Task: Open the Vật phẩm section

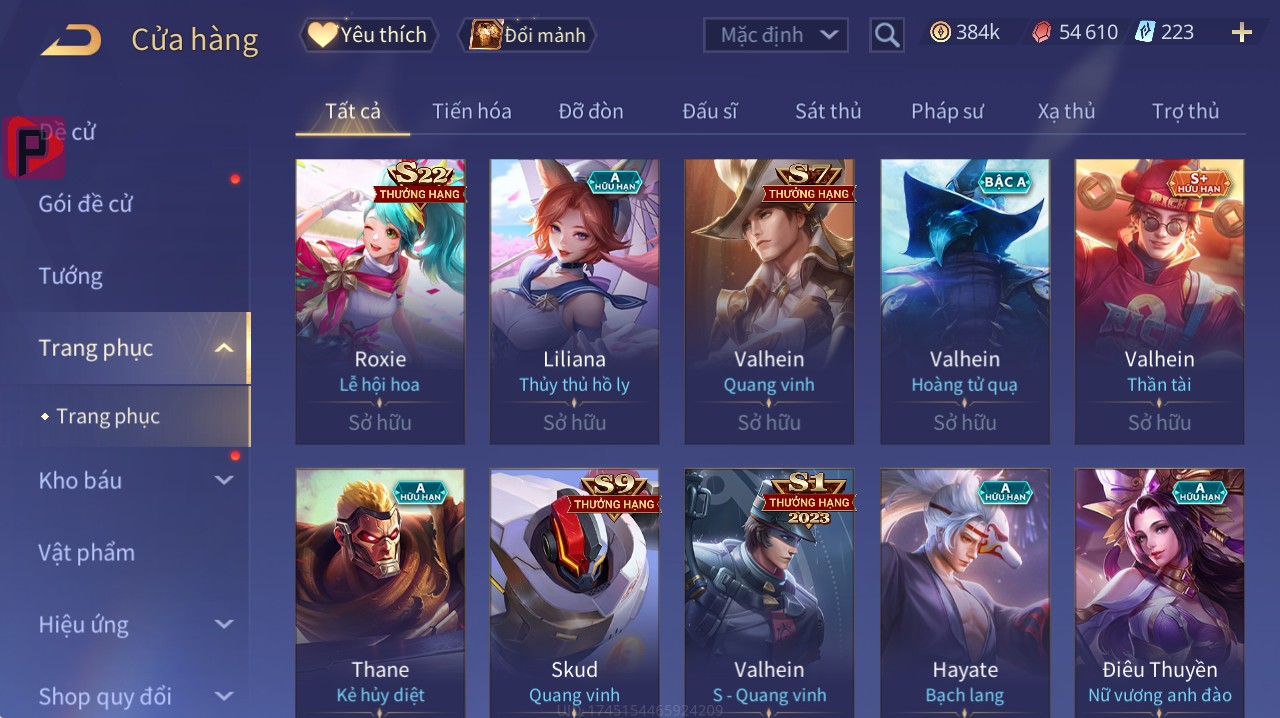Action: pos(86,552)
